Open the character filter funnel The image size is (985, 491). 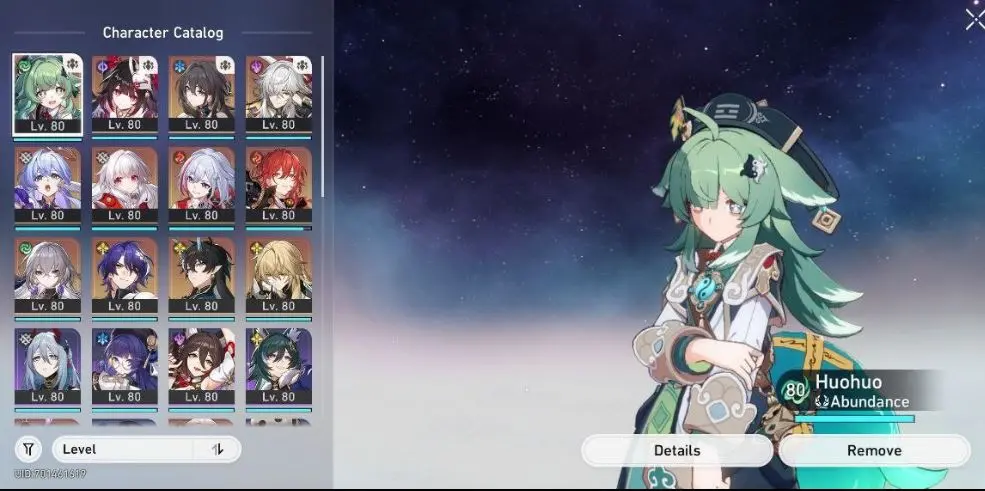[x=27, y=449]
